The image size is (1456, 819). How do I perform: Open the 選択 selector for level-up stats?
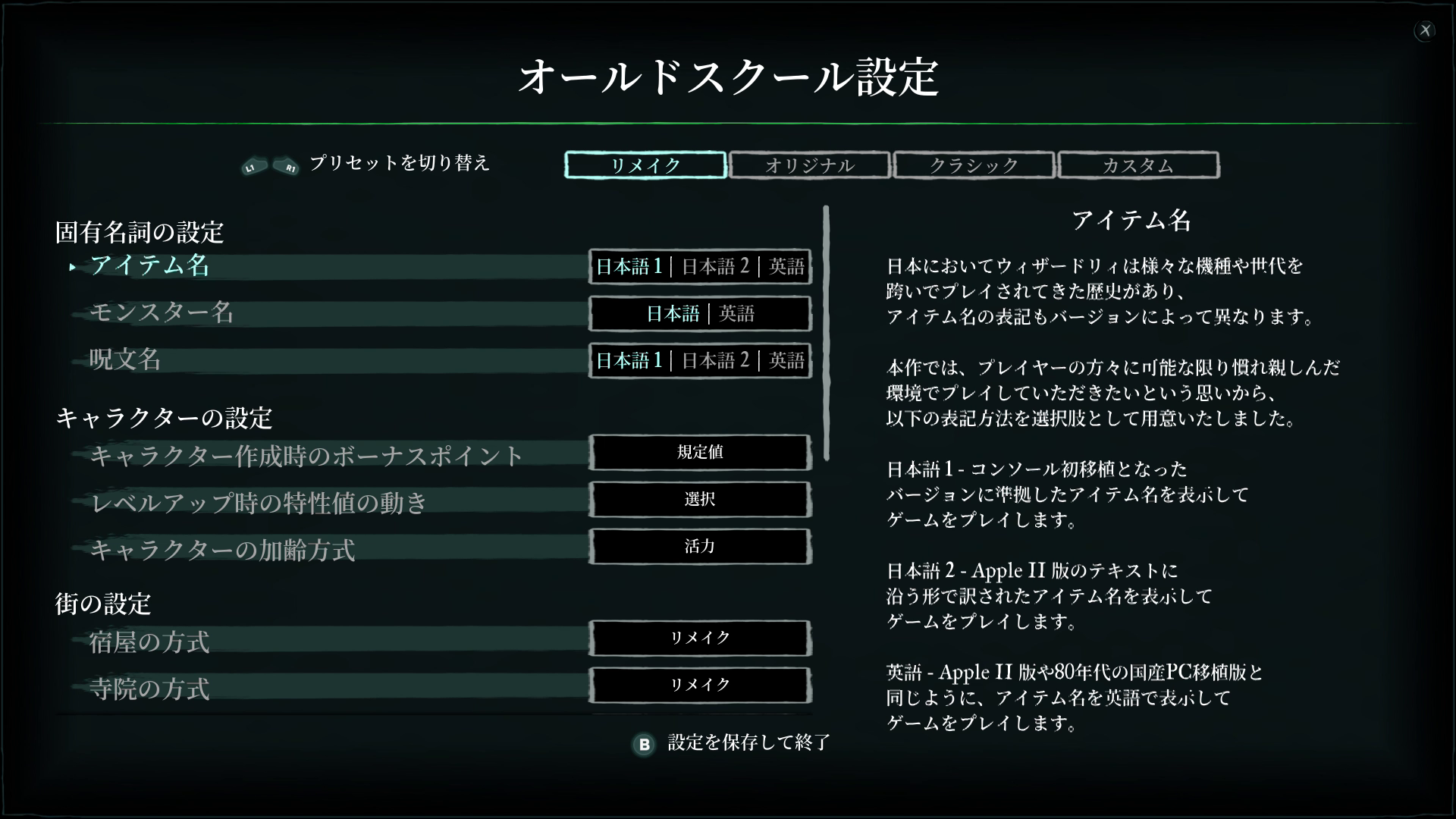tap(699, 500)
